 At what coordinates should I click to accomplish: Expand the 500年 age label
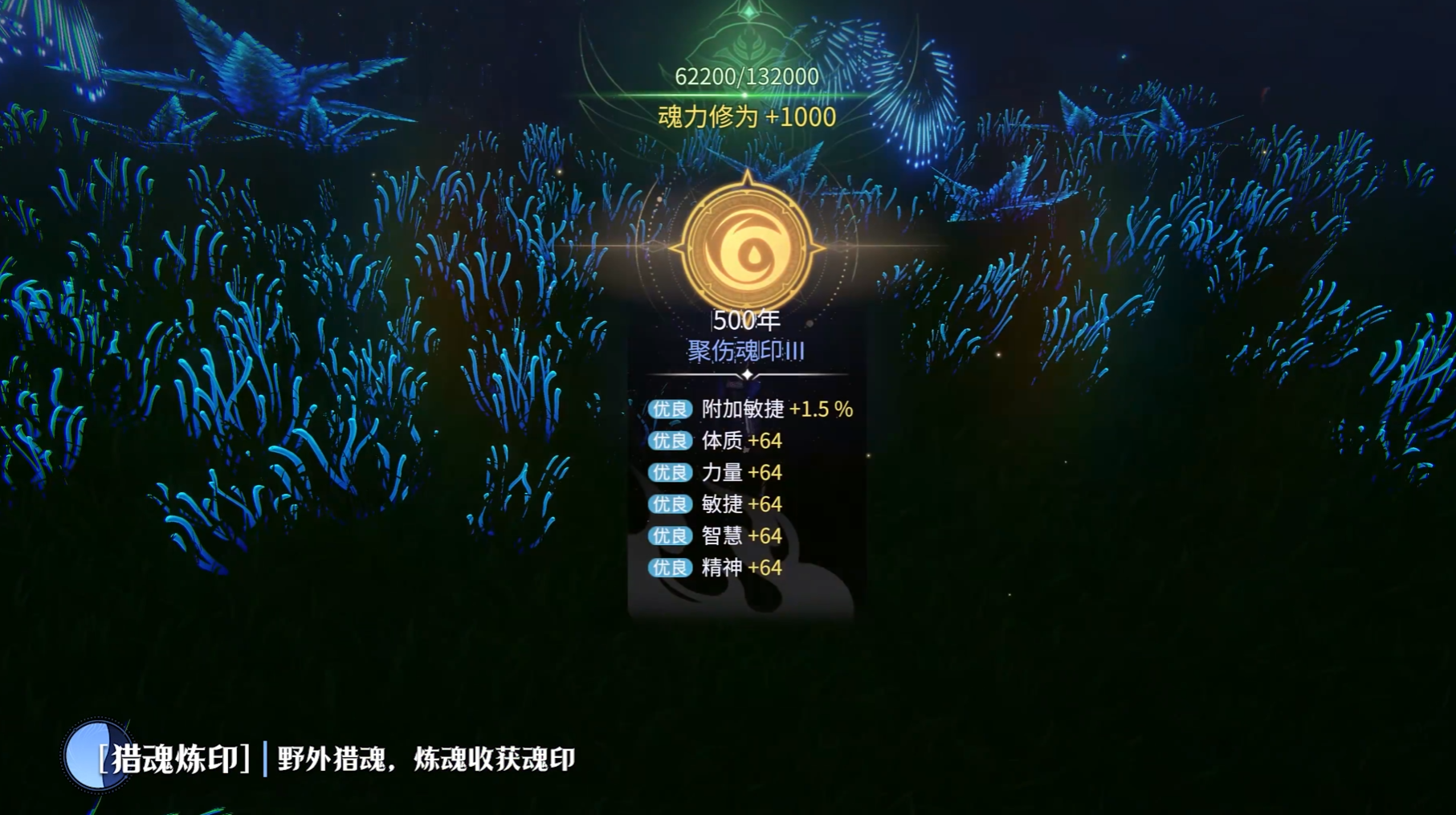pyautogui.click(x=746, y=322)
